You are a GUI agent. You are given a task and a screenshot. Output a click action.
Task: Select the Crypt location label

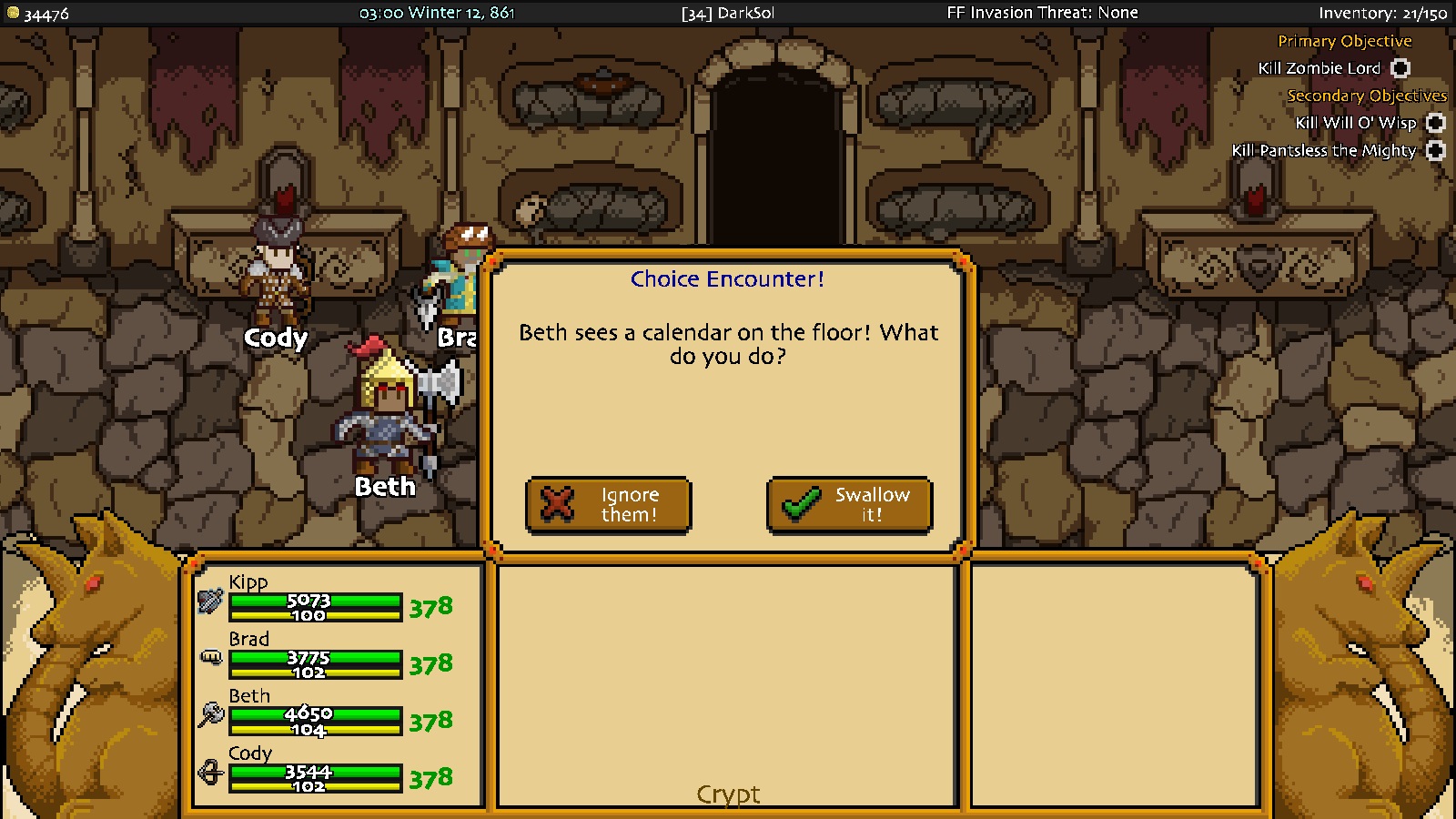[728, 794]
